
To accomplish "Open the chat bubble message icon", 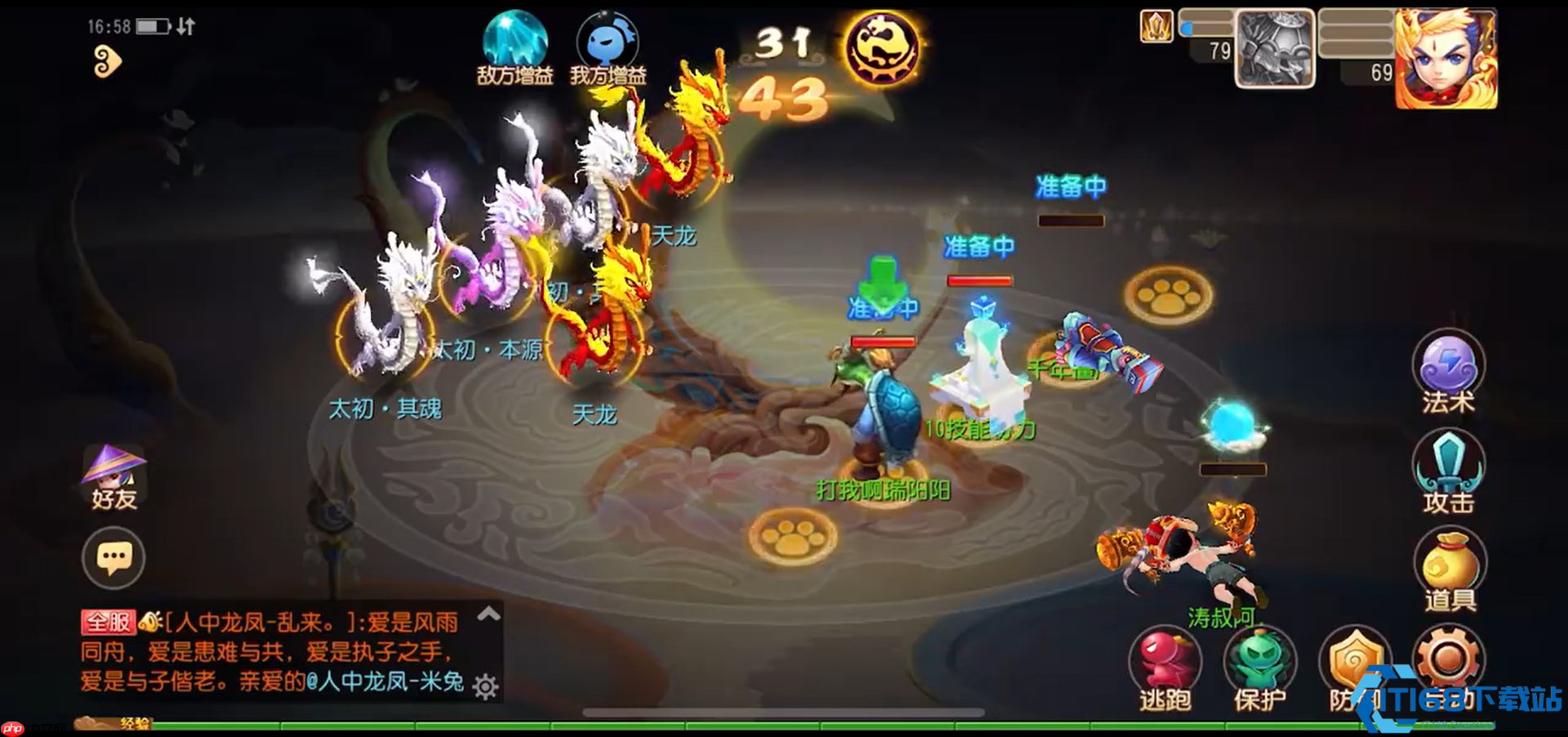I will point(114,557).
